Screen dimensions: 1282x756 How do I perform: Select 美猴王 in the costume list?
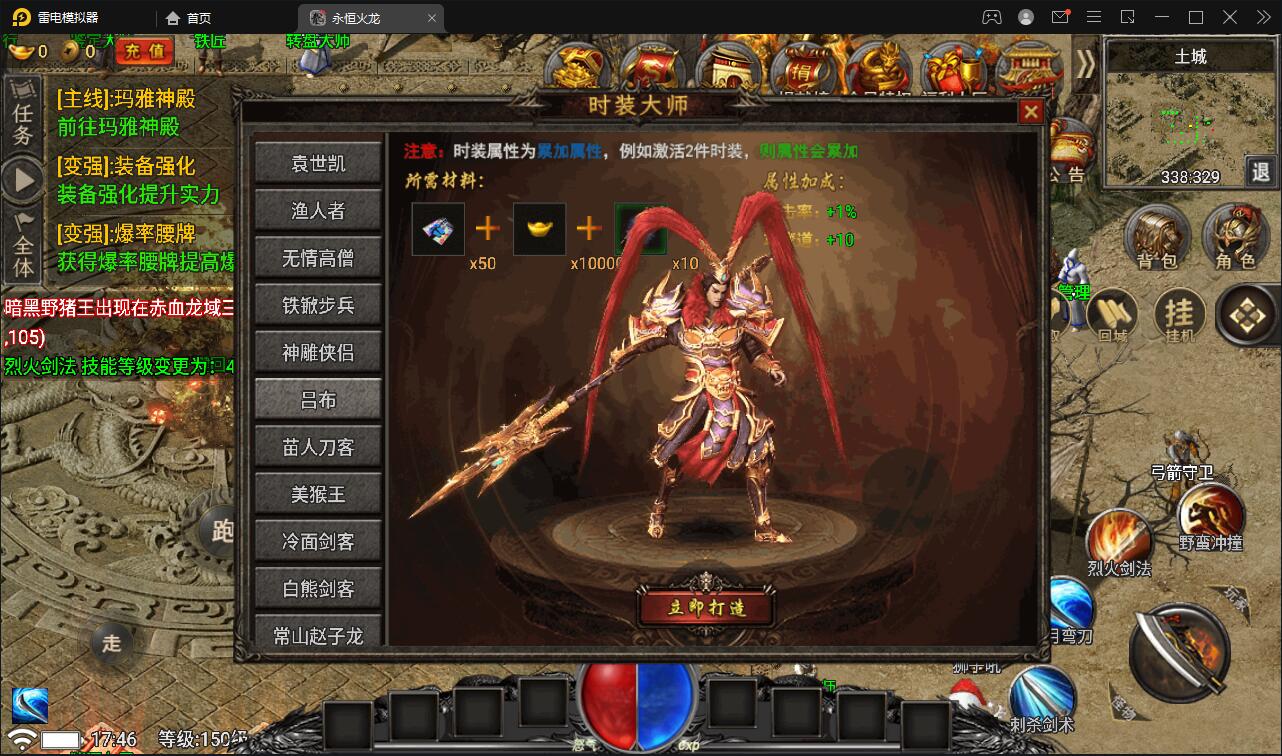(x=318, y=493)
